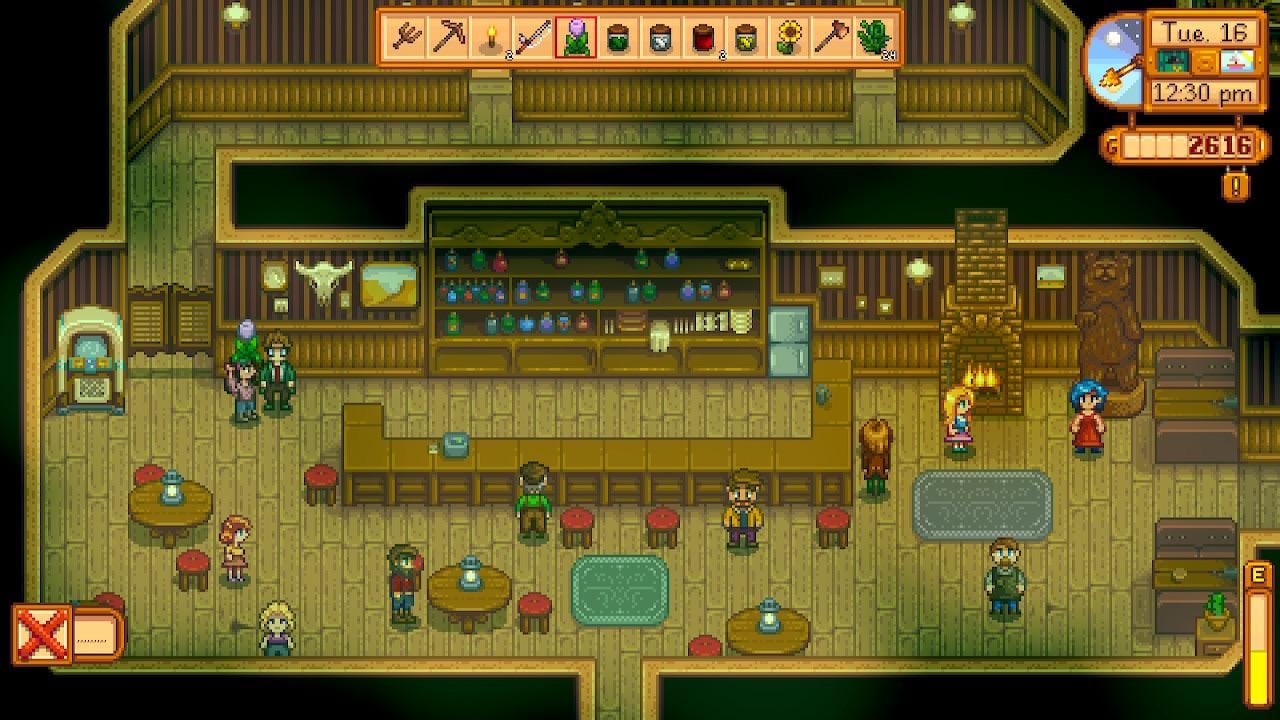Open the journal with the exclamation icon
This screenshot has width=1280, height=720.
1236,185
